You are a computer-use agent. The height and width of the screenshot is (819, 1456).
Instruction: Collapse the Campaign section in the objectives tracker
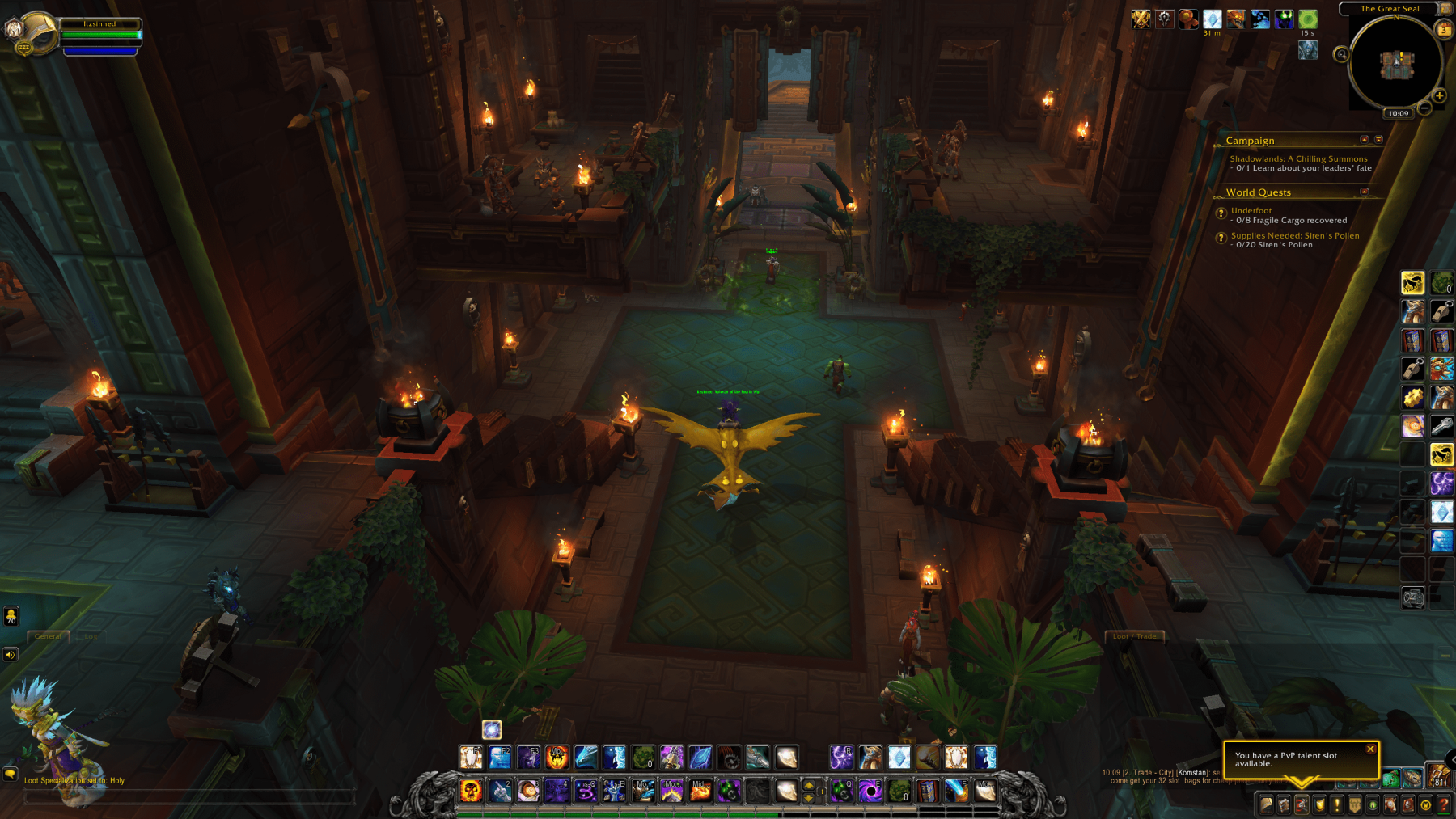(x=1365, y=140)
